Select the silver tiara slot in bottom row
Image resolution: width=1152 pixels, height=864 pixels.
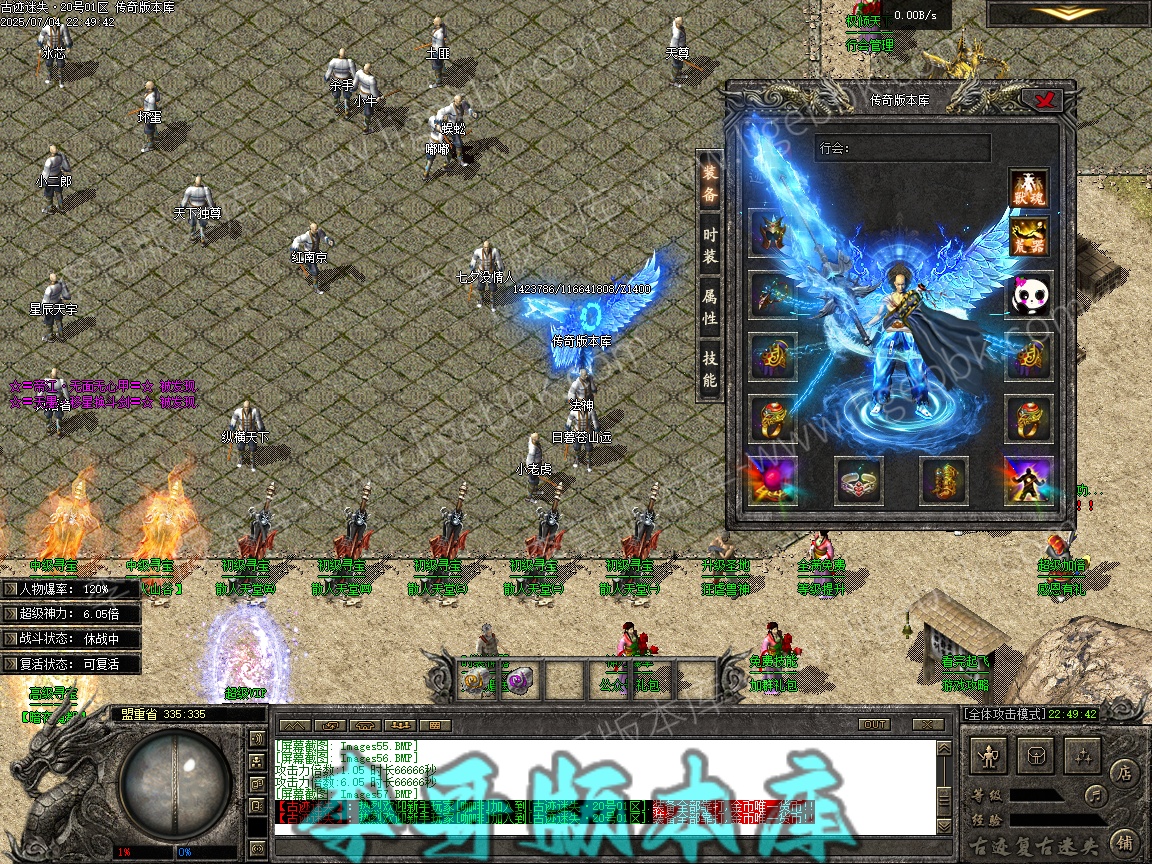coord(858,482)
